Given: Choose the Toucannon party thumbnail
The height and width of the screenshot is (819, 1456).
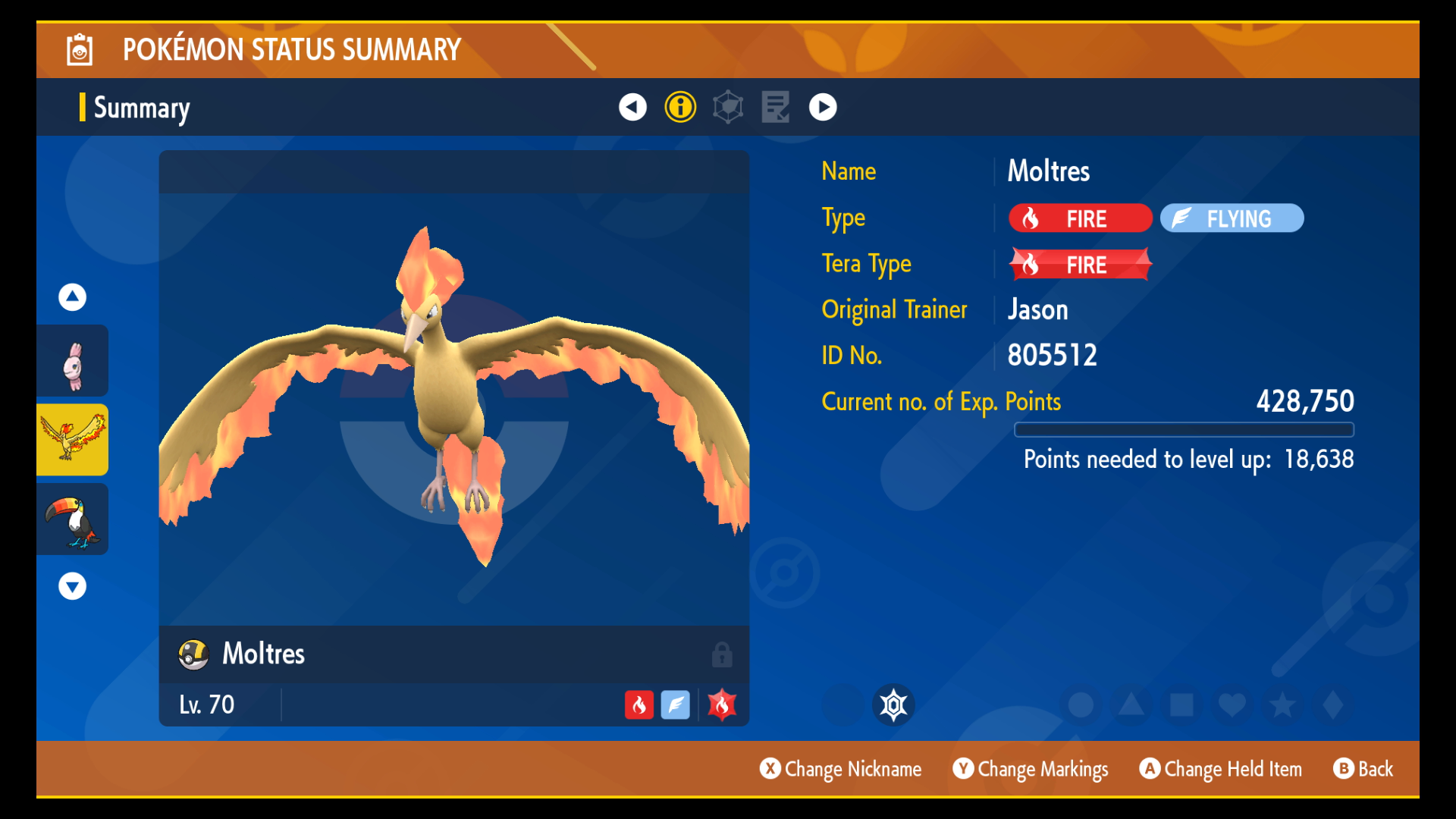Looking at the screenshot, I should tap(73, 519).
